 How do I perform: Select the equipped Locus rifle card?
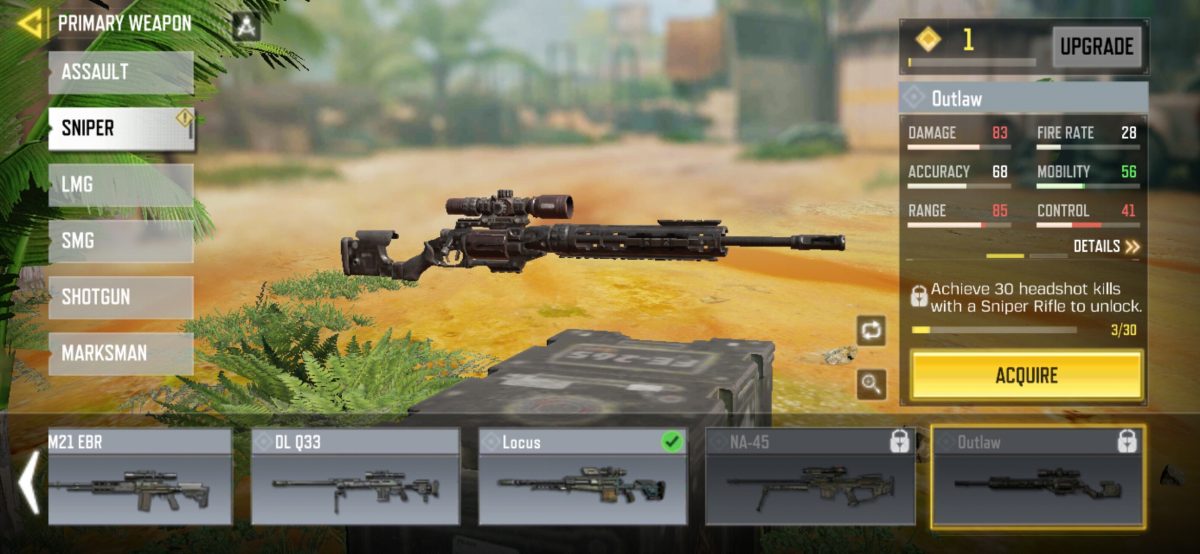coord(583,477)
